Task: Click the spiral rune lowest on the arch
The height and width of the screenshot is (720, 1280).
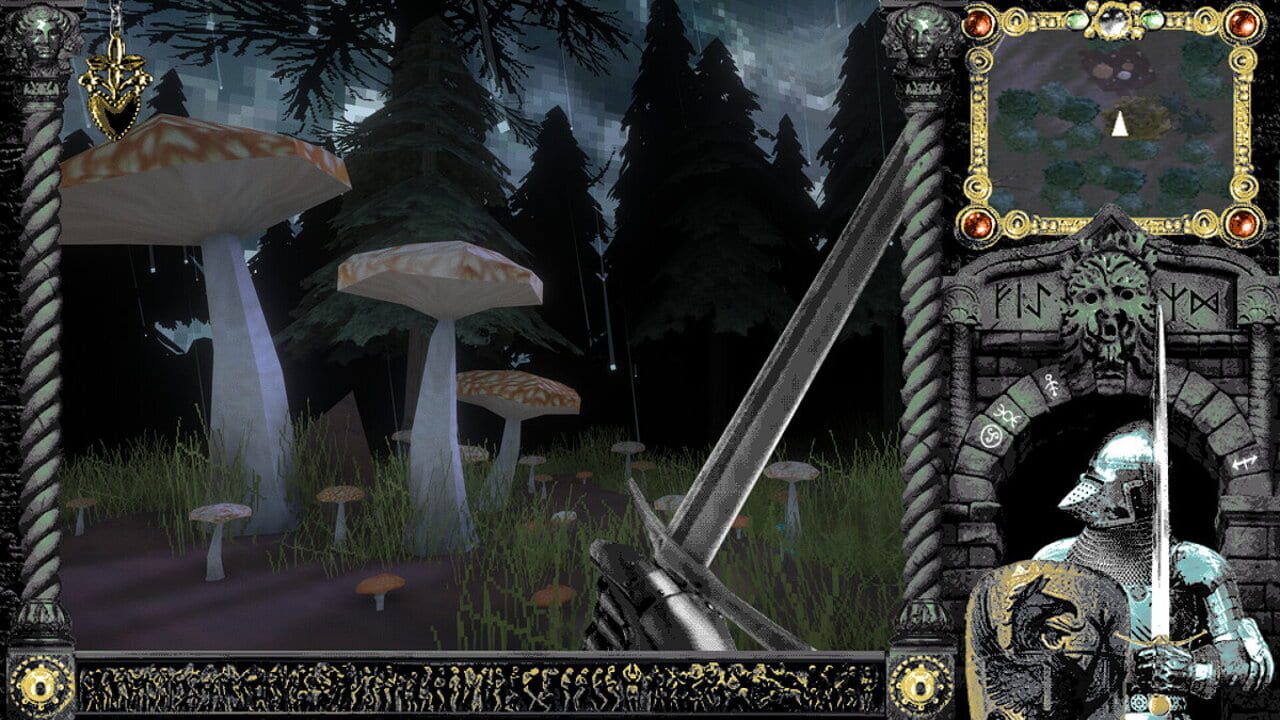Action: pos(989,433)
